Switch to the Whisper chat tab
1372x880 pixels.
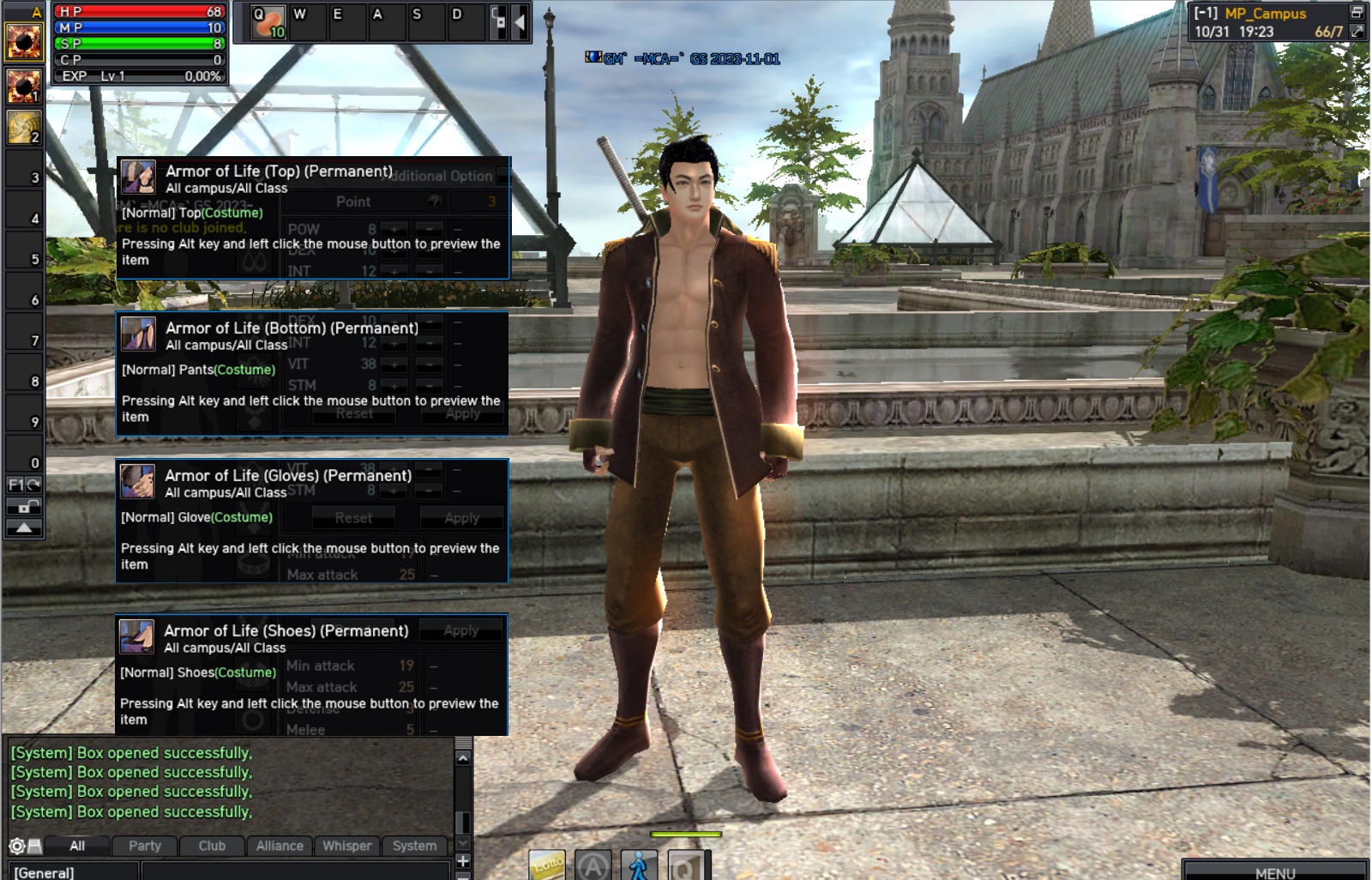(x=347, y=846)
